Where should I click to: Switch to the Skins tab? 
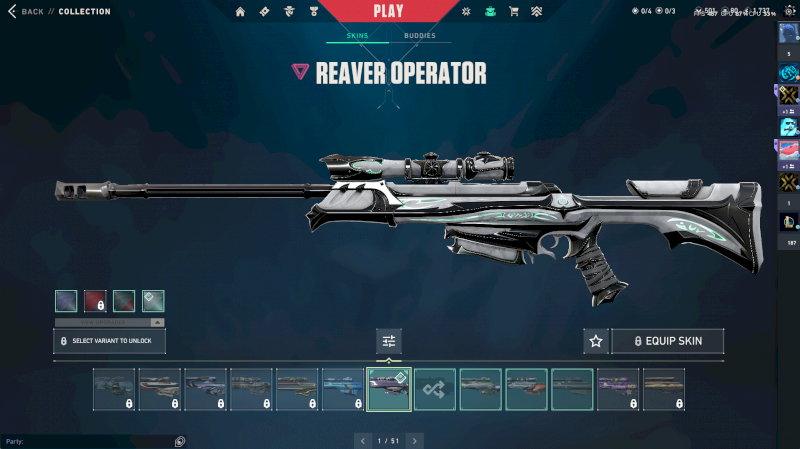tap(357, 36)
